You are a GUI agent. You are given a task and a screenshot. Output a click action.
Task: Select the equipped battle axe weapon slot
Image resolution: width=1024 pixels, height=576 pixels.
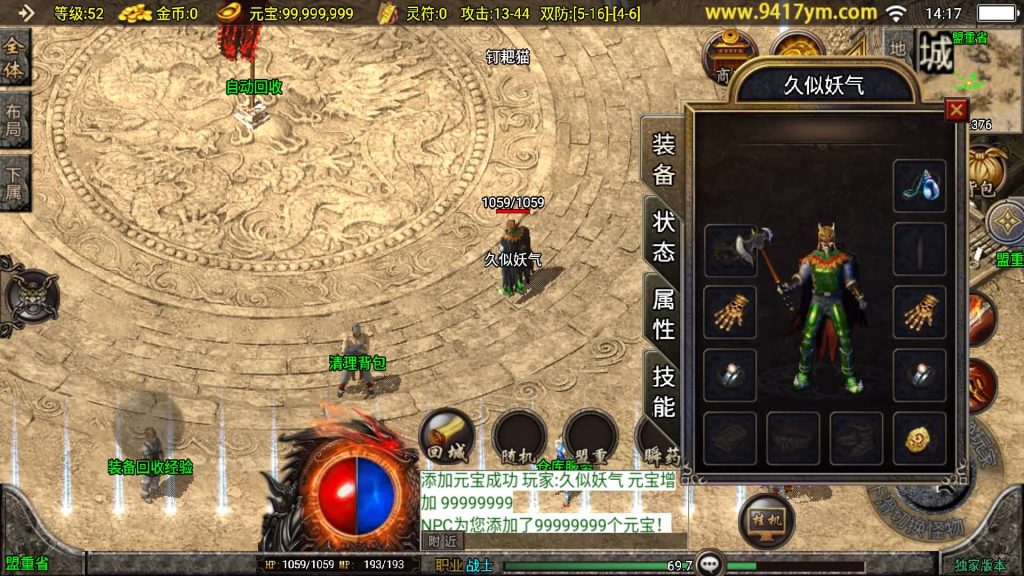coord(730,250)
